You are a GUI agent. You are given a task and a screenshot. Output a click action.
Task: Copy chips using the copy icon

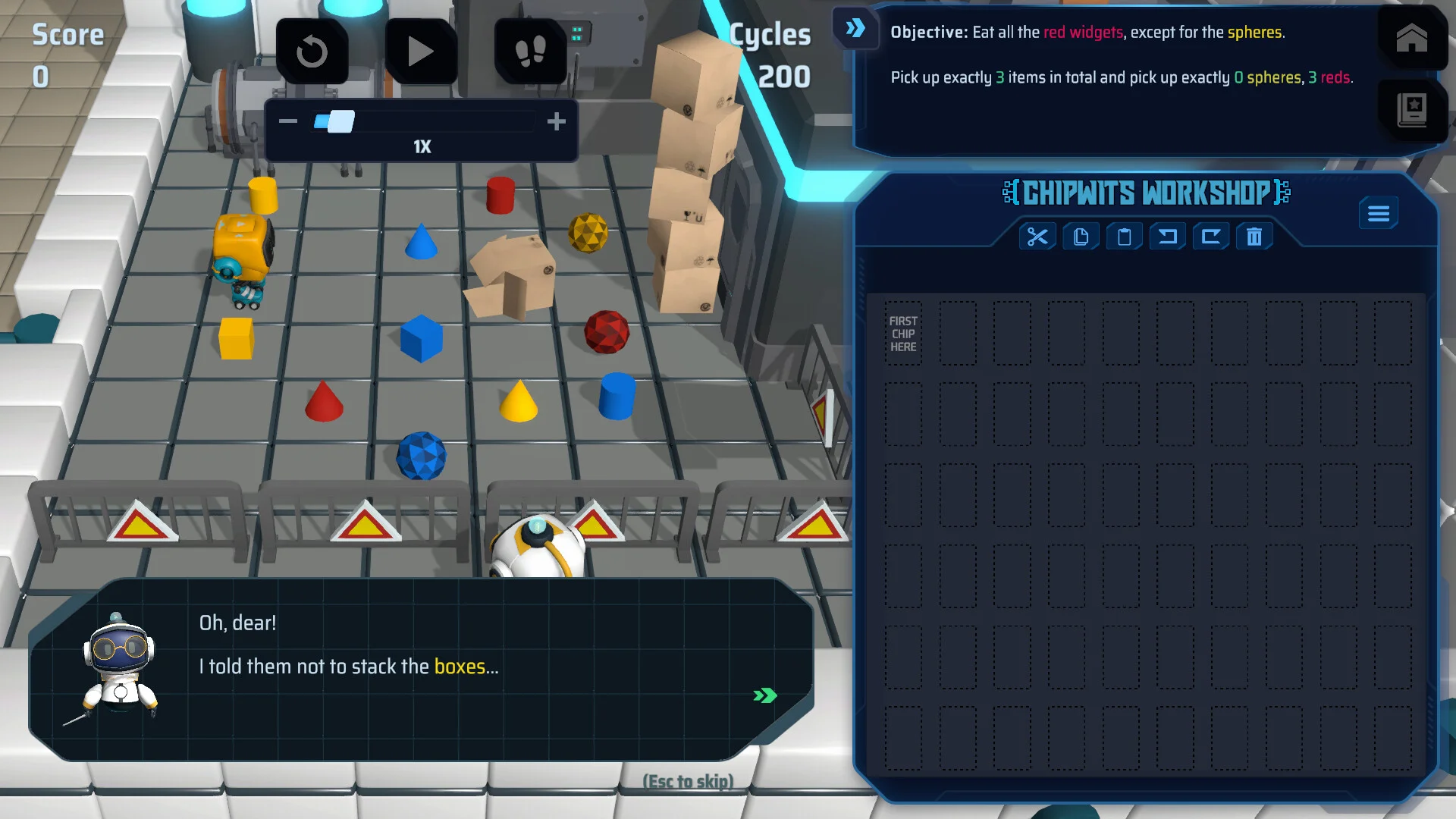[1081, 237]
